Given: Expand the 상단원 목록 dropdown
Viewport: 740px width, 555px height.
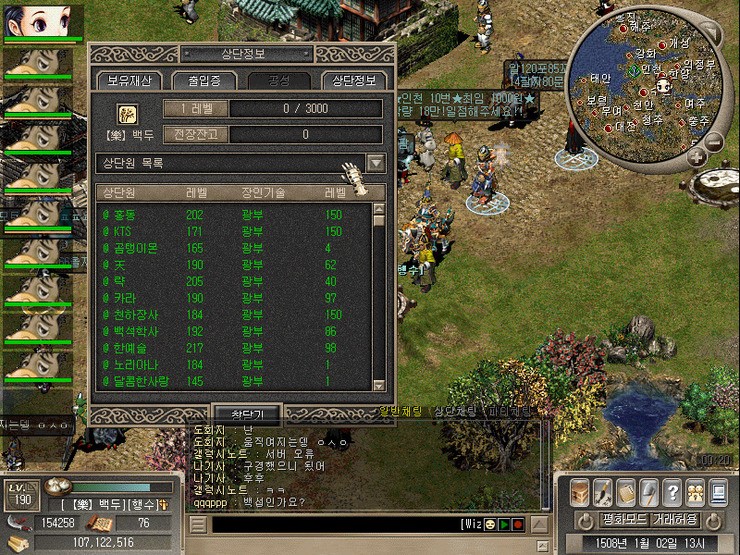Looking at the screenshot, I should point(376,163).
